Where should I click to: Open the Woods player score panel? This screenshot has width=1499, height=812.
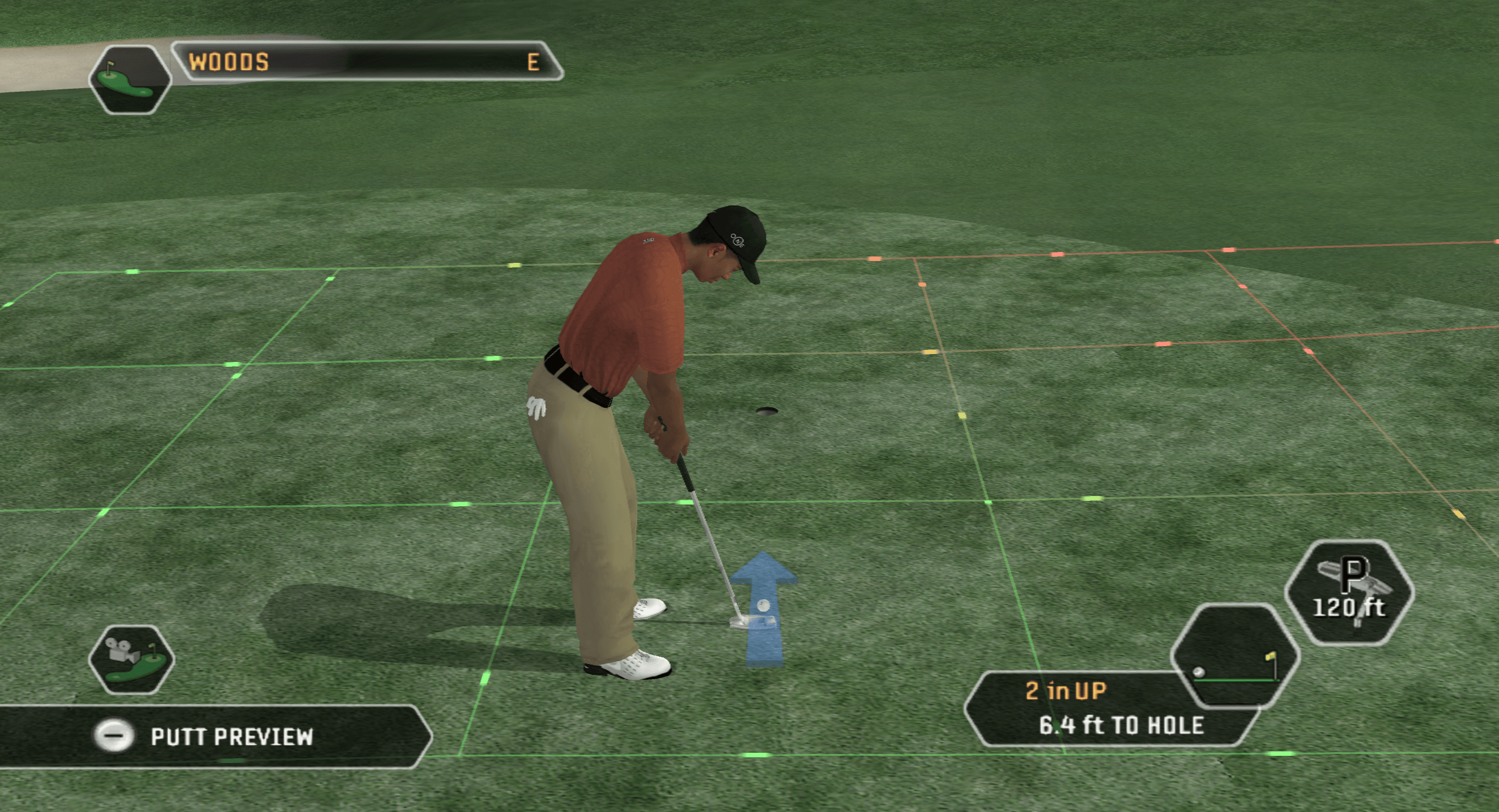point(366,62)
